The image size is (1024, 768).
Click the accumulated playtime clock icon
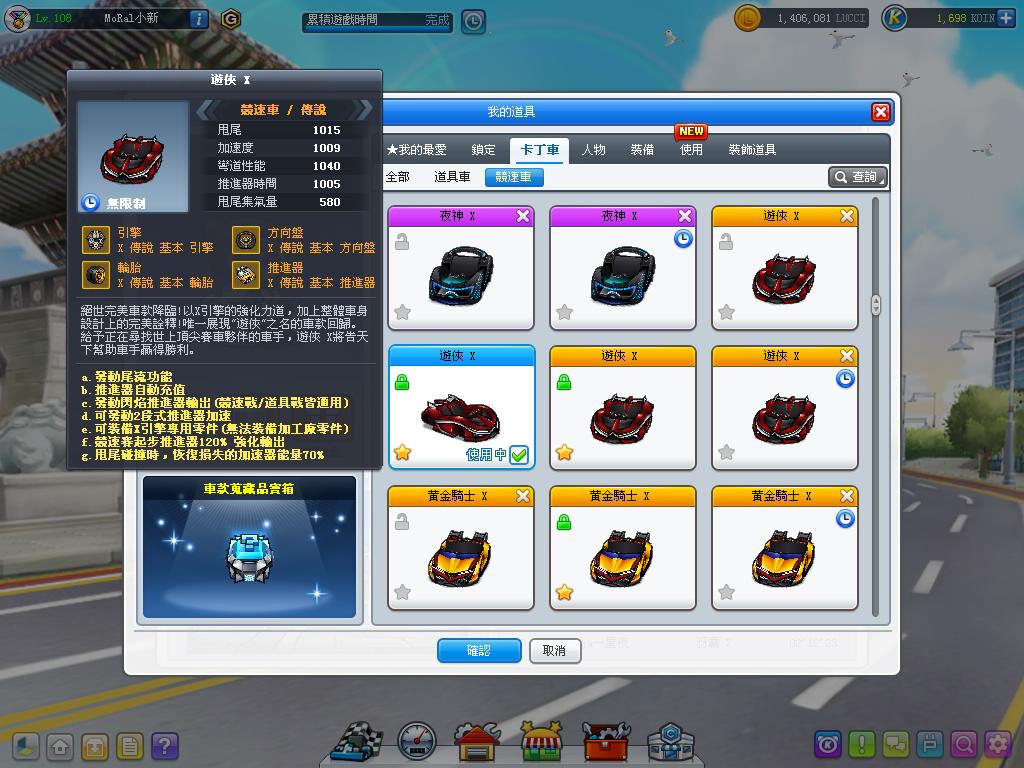click(x=472, y=20)
